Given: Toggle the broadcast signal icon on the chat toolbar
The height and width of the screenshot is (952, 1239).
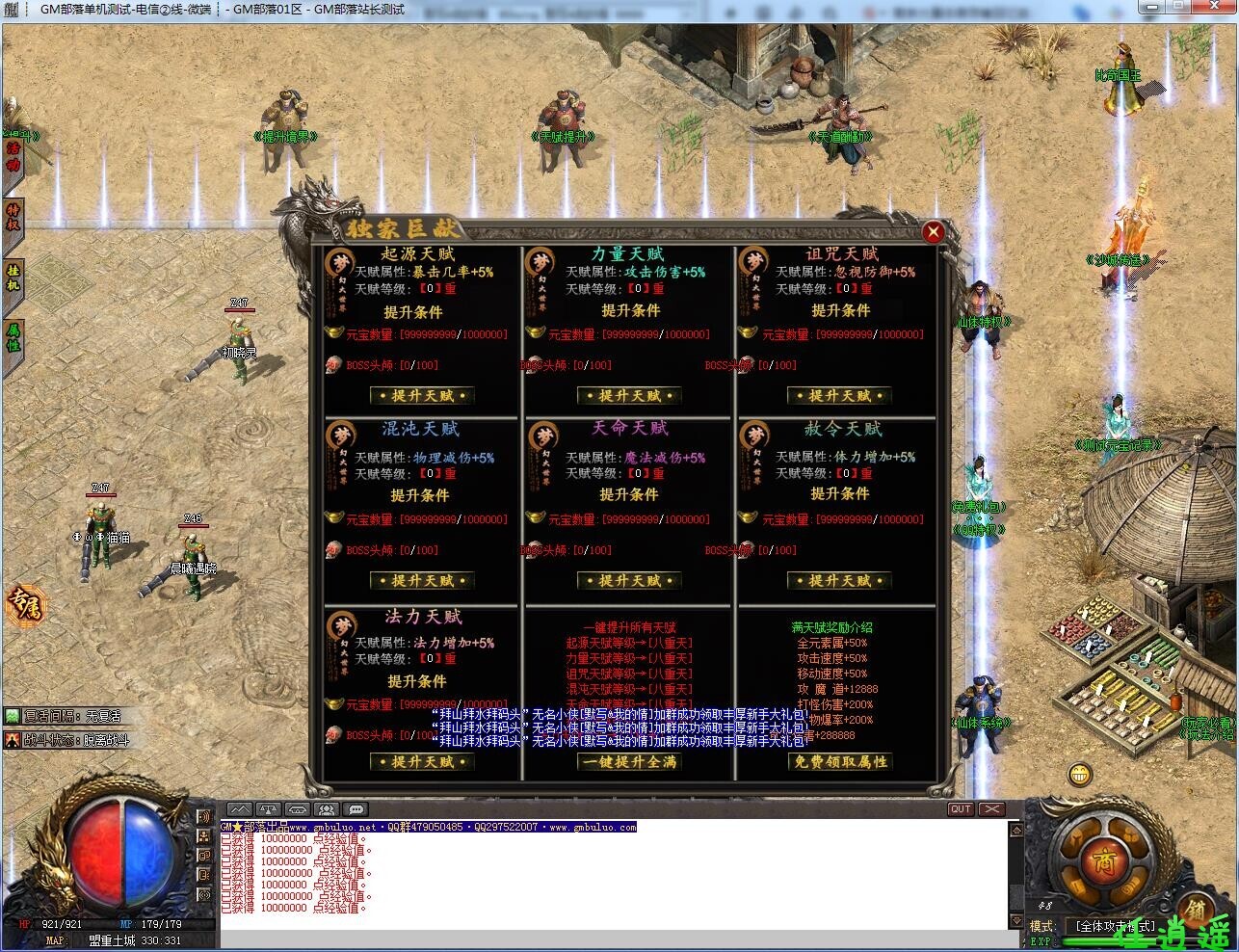Looking at the screenshot, I should coord(240,809).
